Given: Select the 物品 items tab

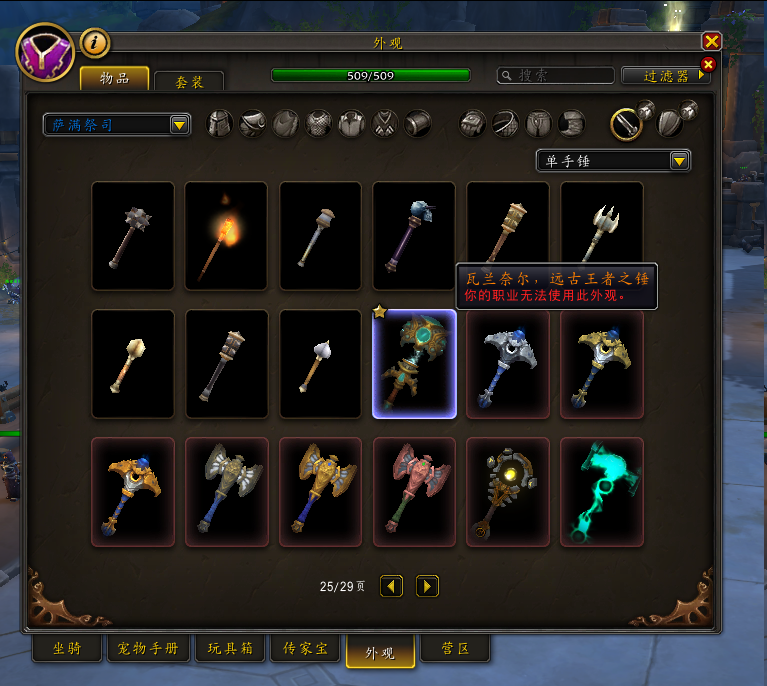Looking at the screenshot, I should point(114,79).
